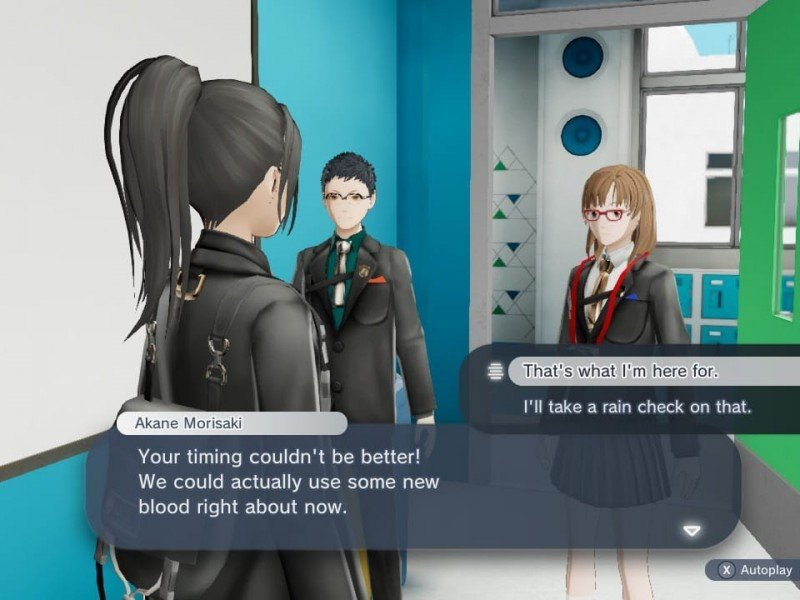Select "I'll take a rain check on that."
Image resolution: width=800 pixels, height=600 pixels.
637,407
